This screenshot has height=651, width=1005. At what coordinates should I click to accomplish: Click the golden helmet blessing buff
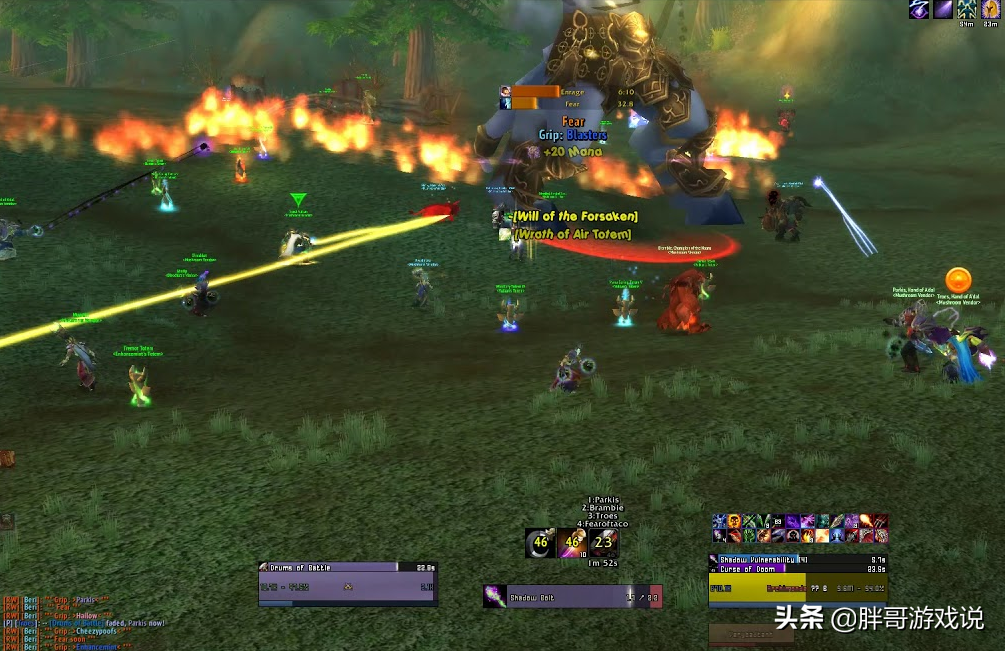(x=991, y=9)
